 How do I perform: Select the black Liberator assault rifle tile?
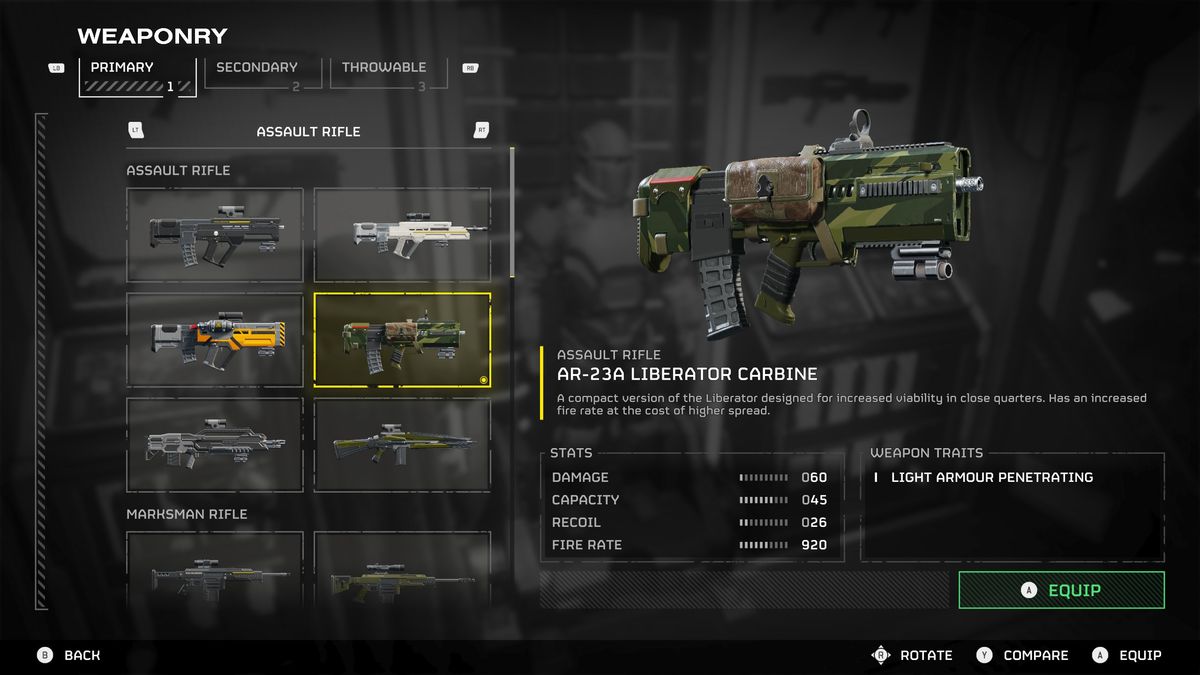point(214,235)
